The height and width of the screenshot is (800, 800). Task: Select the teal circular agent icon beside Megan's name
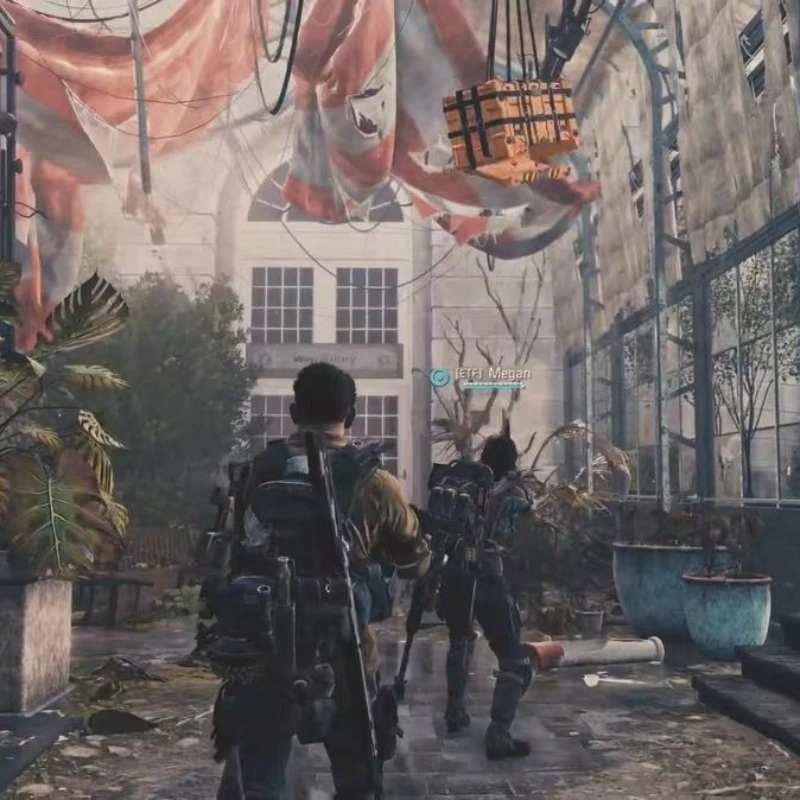click(439, 377)
